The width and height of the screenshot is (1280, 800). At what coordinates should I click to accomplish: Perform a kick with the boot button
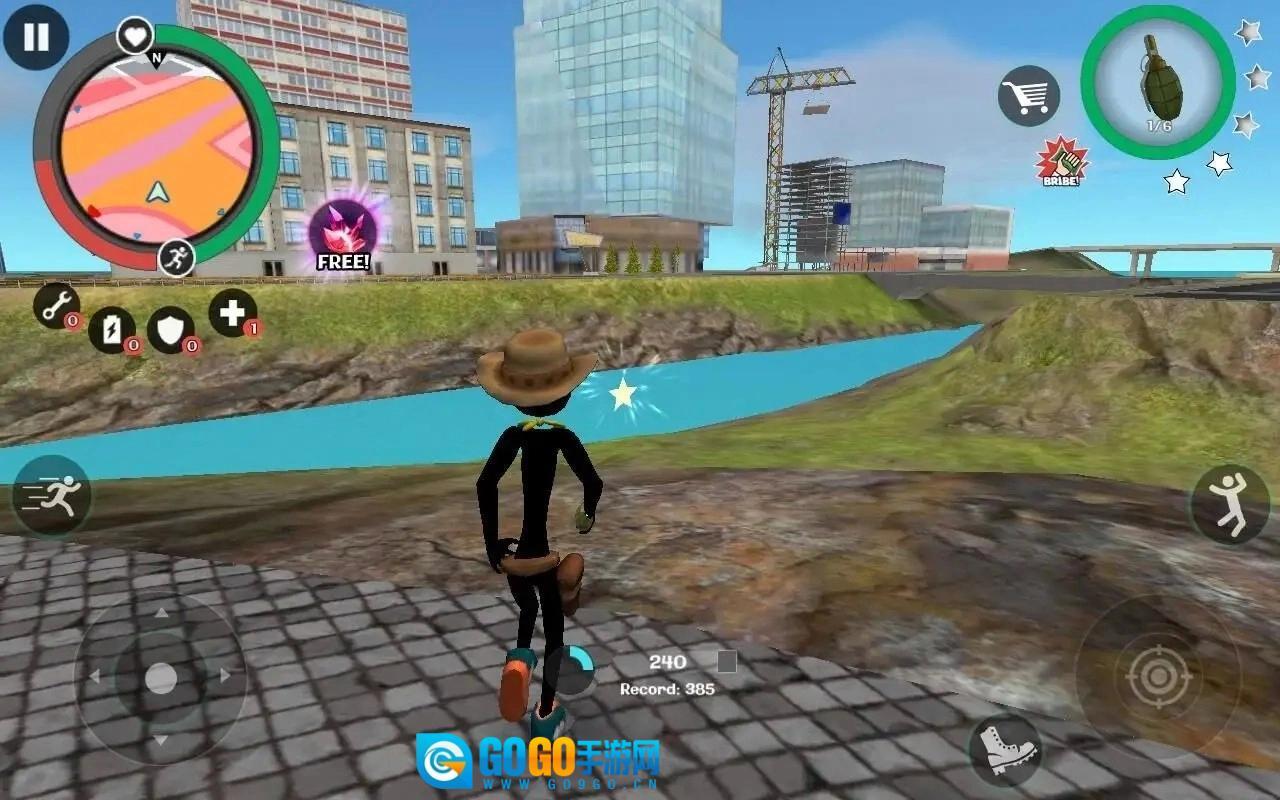pyautogui.click(x=1004, y=749)
